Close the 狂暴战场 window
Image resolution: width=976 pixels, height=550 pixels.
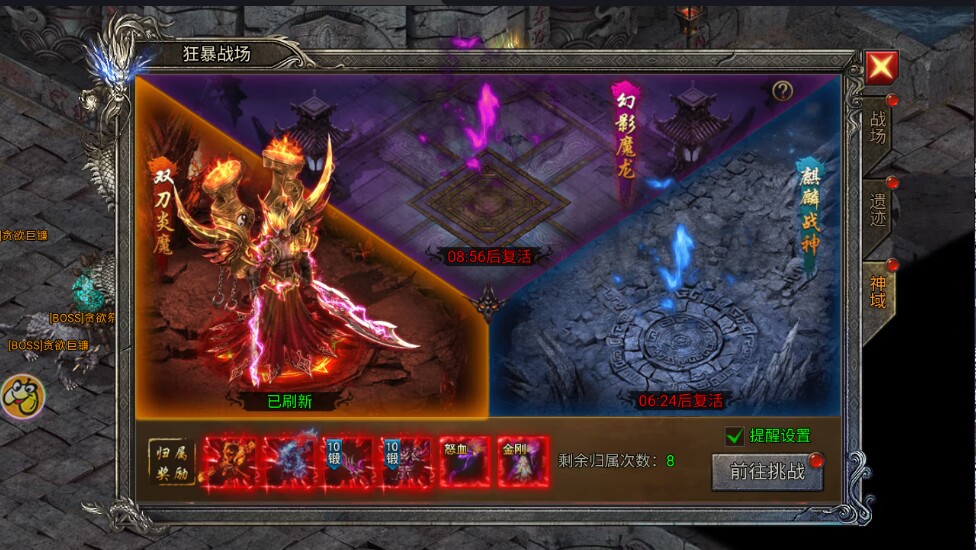881,67
